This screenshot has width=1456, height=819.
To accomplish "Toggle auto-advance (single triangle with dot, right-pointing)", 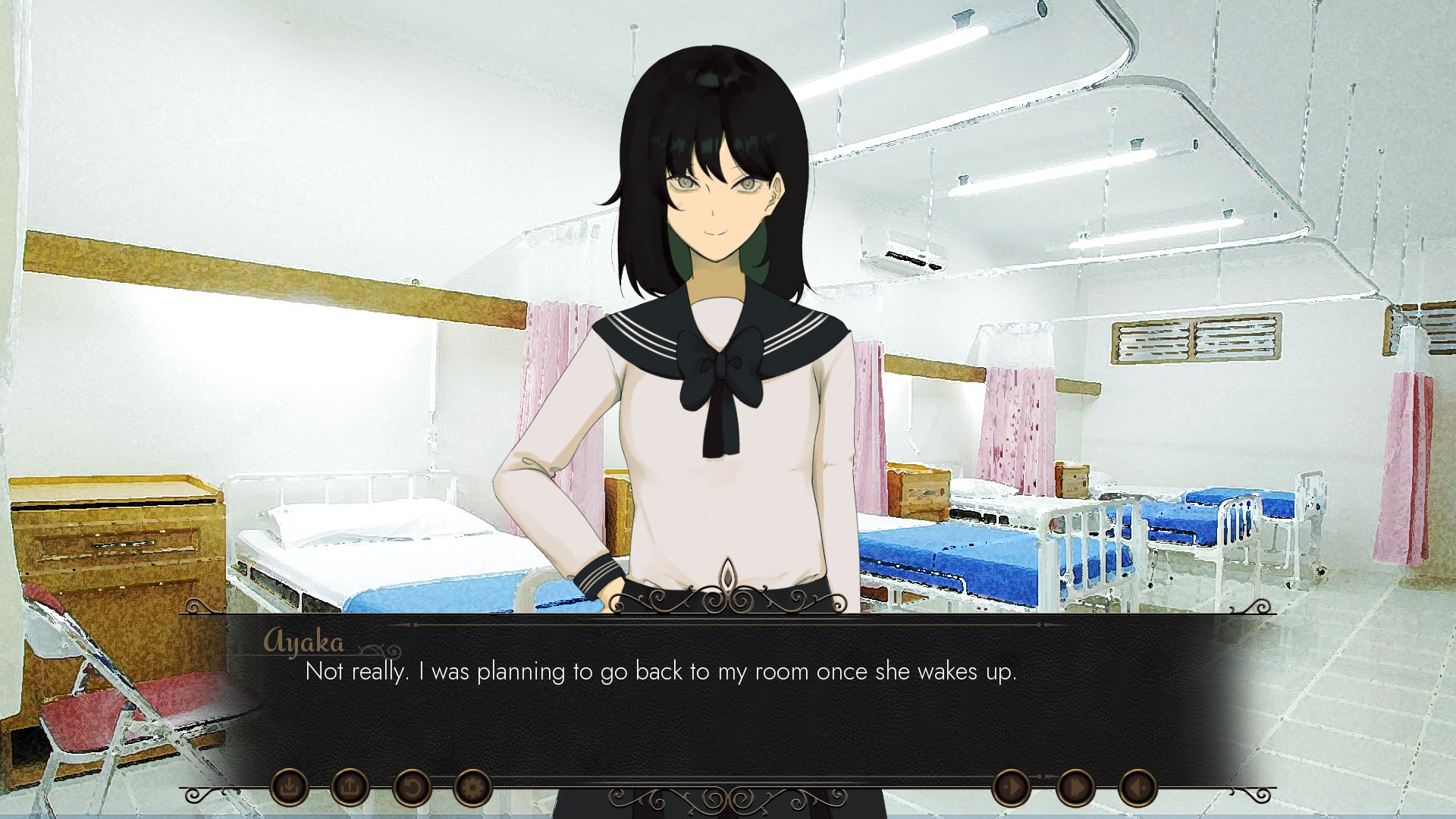I will point(1012,788).
